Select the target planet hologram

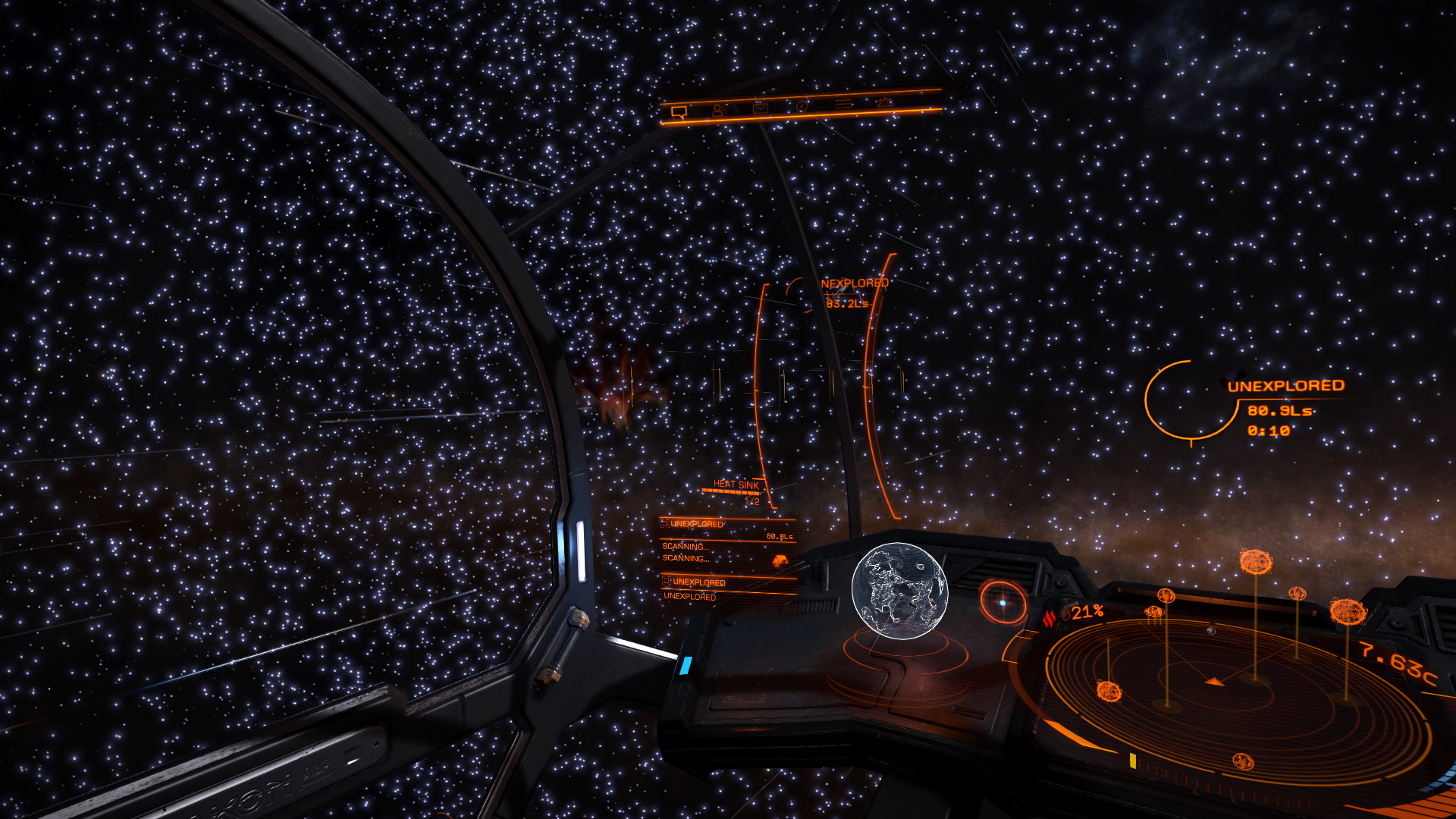pyautogui.click(x=899, y=590)
